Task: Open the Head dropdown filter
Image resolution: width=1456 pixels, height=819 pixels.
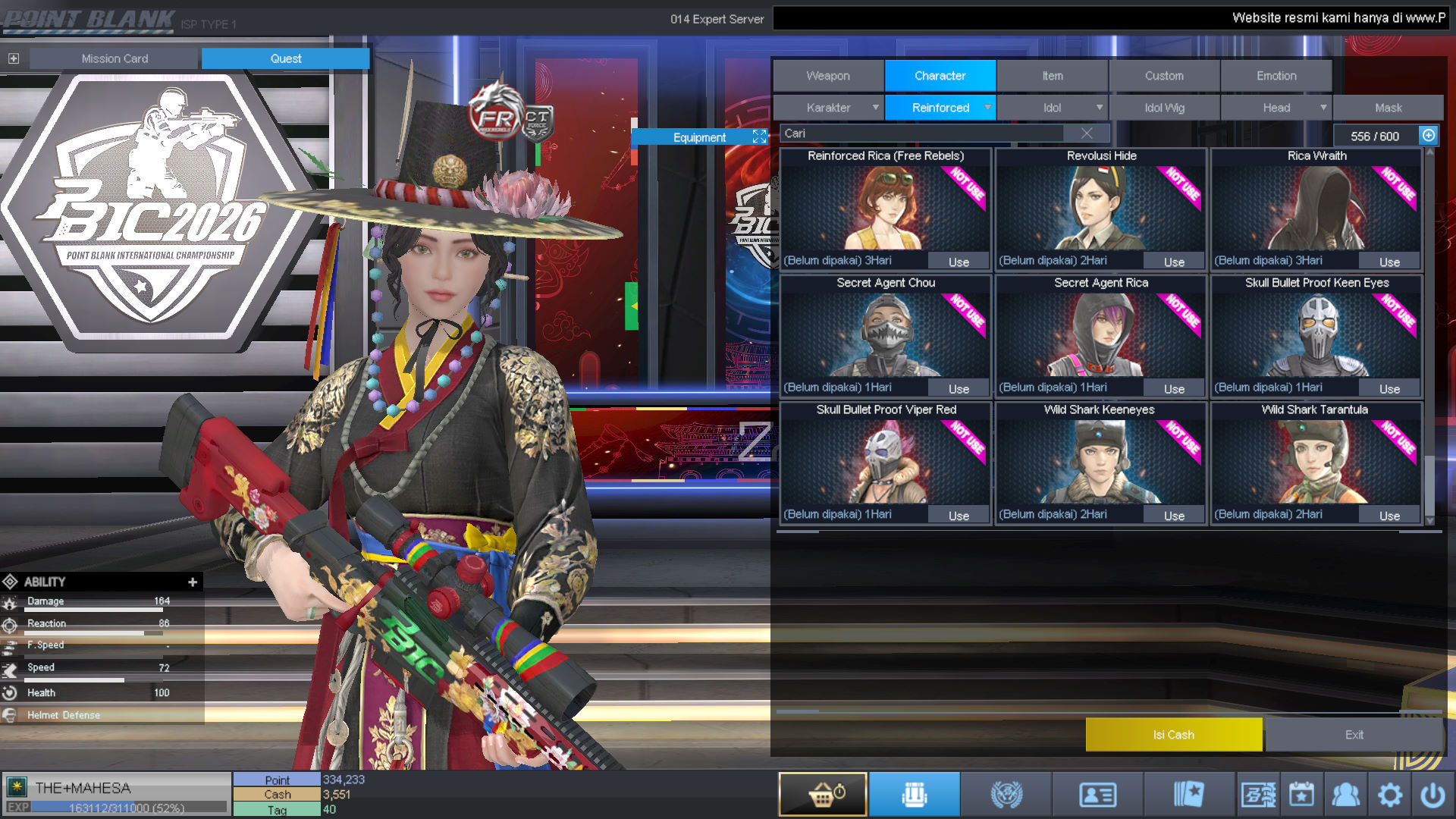Action: click(1276, 108)
